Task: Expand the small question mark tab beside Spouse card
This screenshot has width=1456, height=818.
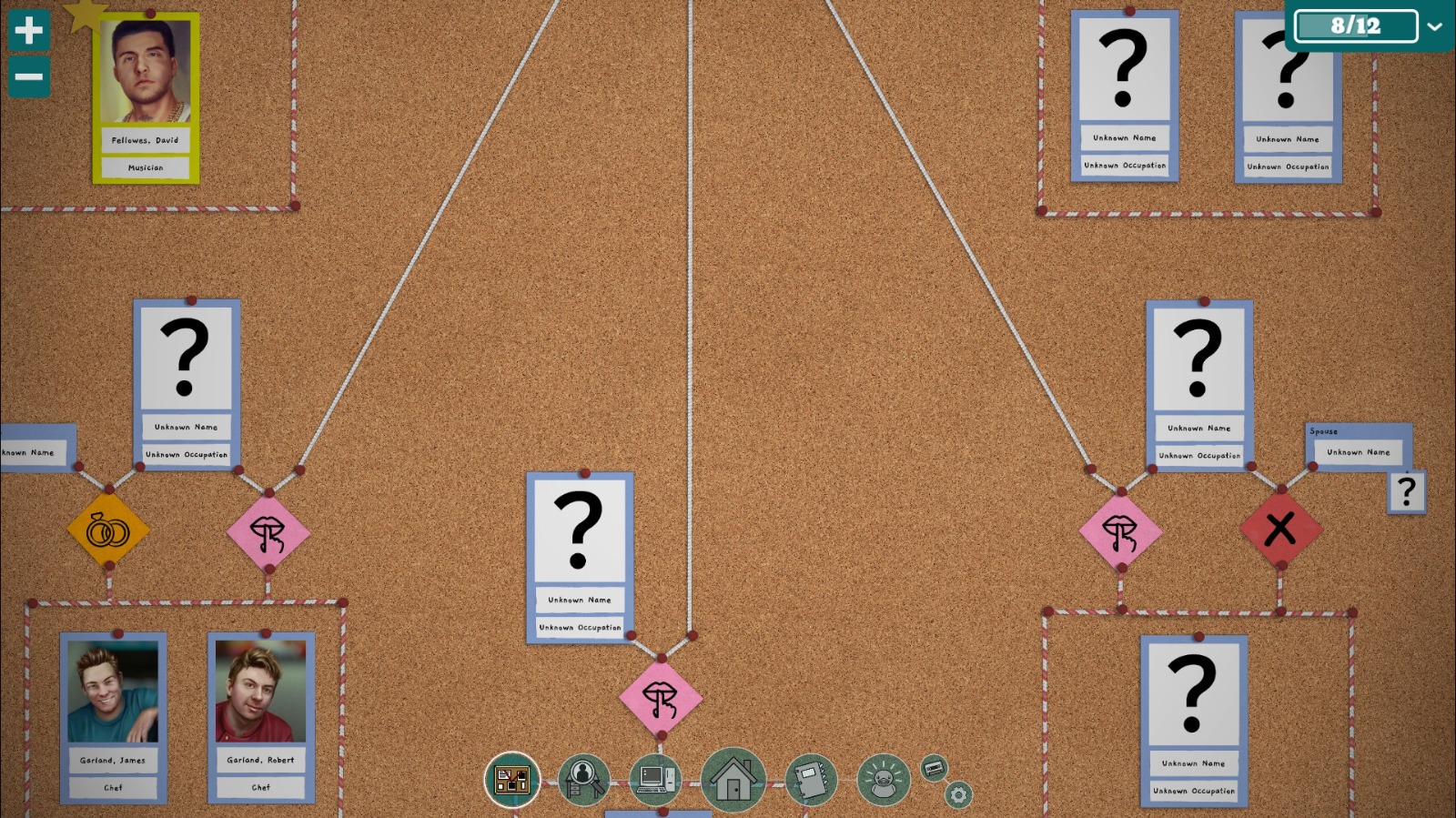Action: (x=1406, y=491)
